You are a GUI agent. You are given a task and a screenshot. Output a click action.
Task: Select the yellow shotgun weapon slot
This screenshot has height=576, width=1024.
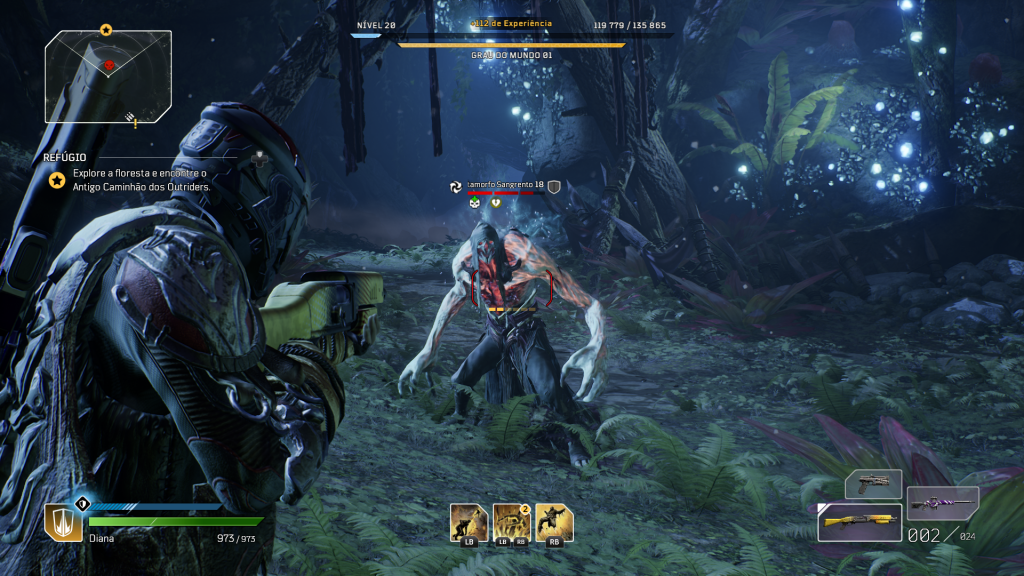(x=859, y=521)
